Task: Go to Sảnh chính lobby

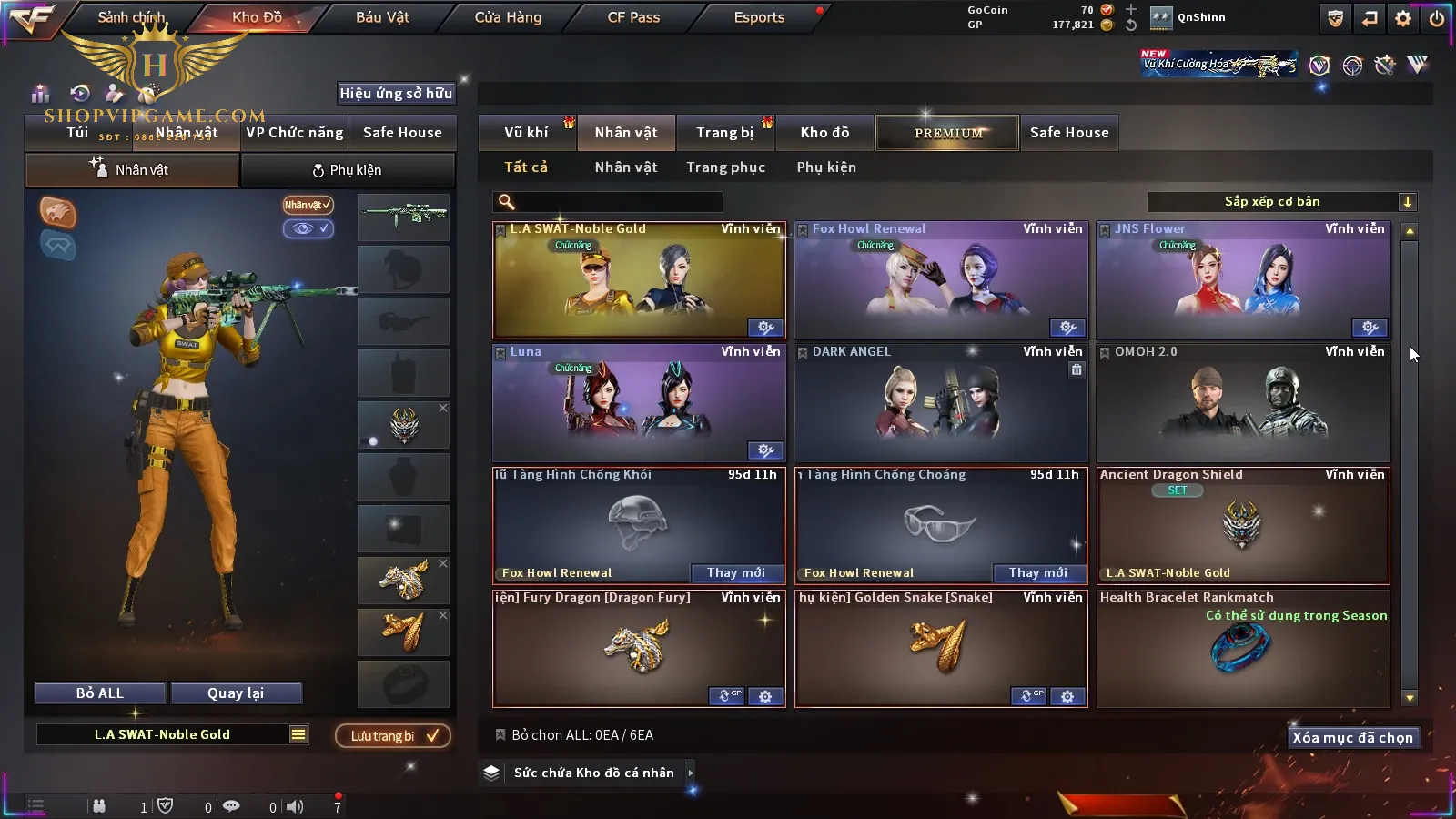Action: pos(132,17)
